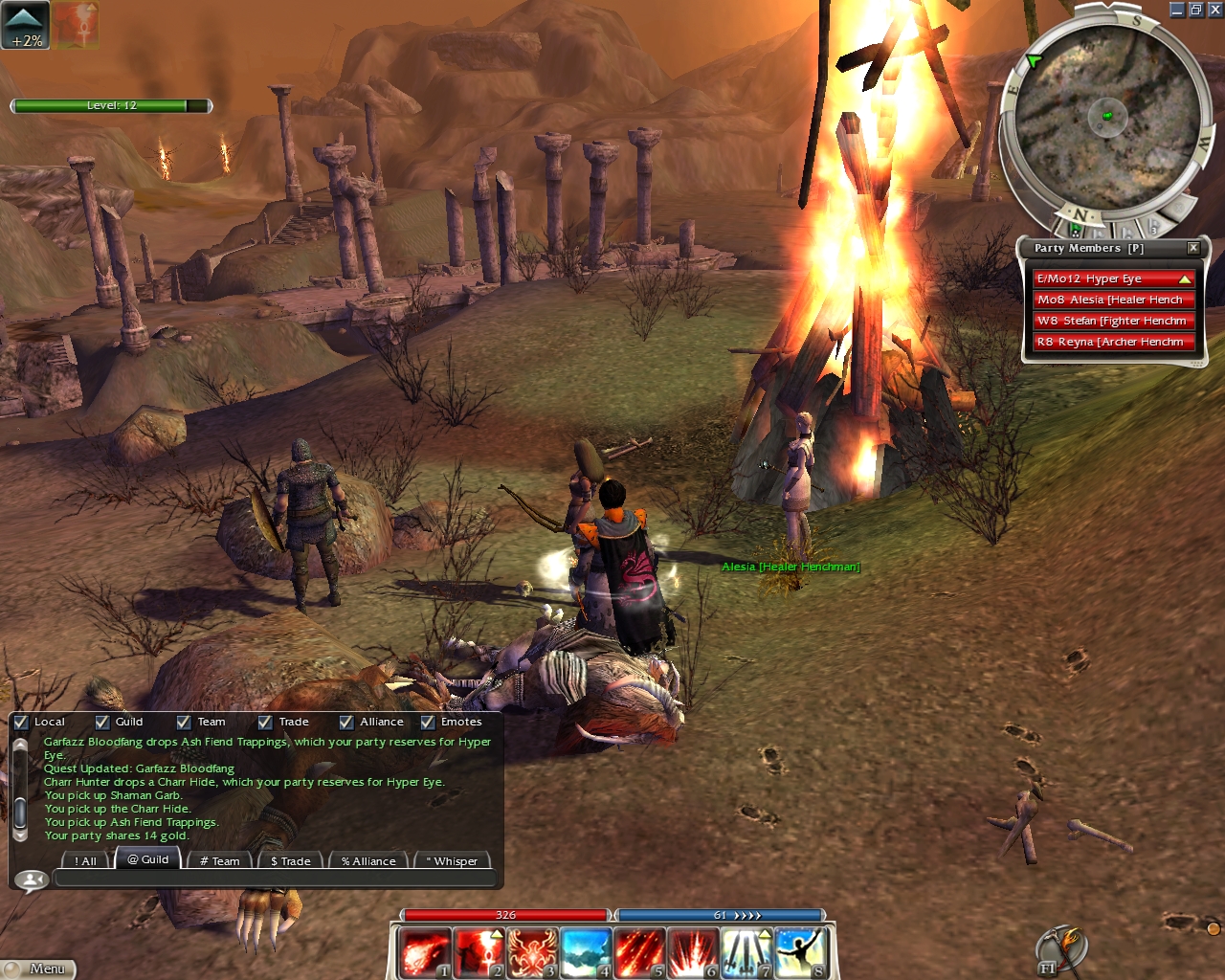Select Stefan the Fighter Henchman row
The image size is (1225, 980).
[1112, 321]
